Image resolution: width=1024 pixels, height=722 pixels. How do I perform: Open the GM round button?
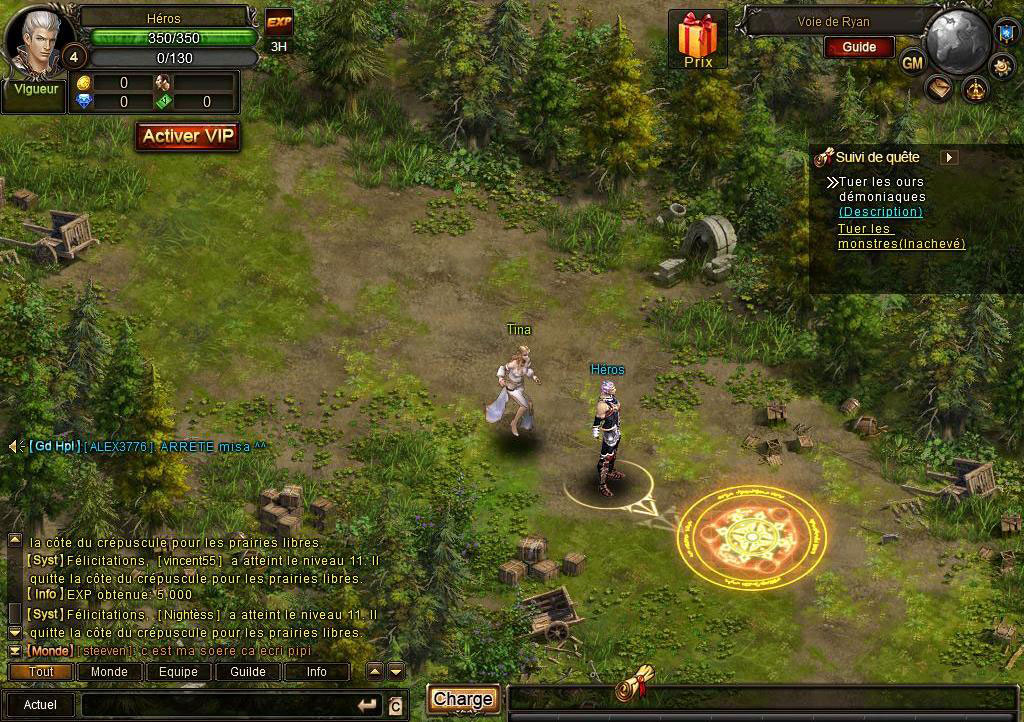pos(912,62)
